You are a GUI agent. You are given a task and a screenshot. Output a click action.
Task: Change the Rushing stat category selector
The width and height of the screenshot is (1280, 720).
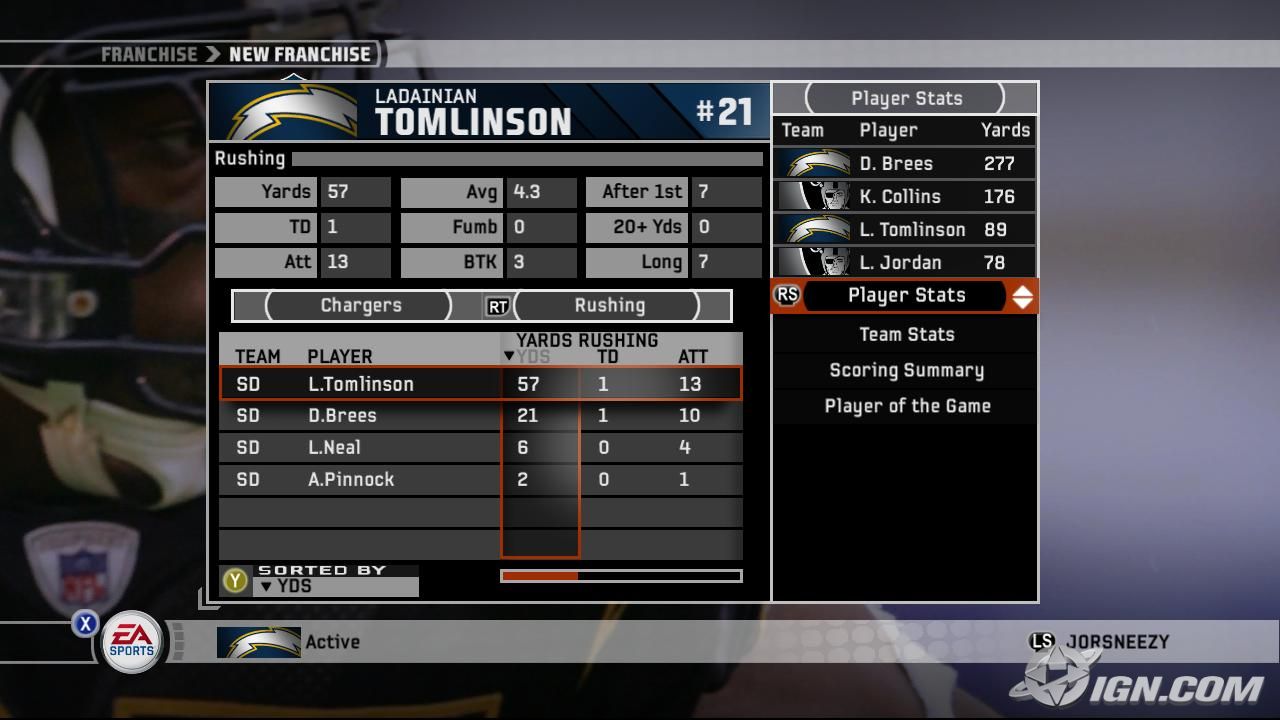point(609,306)
